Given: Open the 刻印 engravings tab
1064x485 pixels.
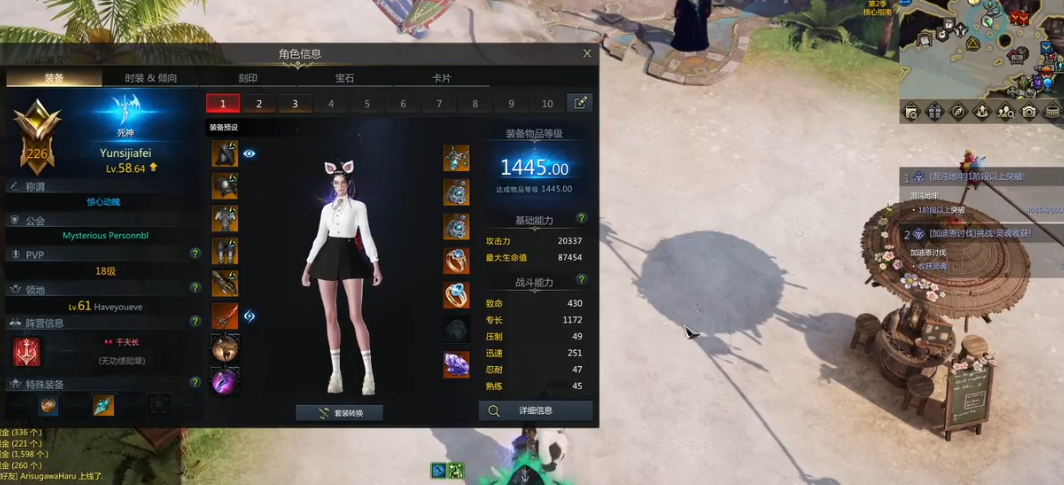Looking at the screenshot, I should 247,78.
